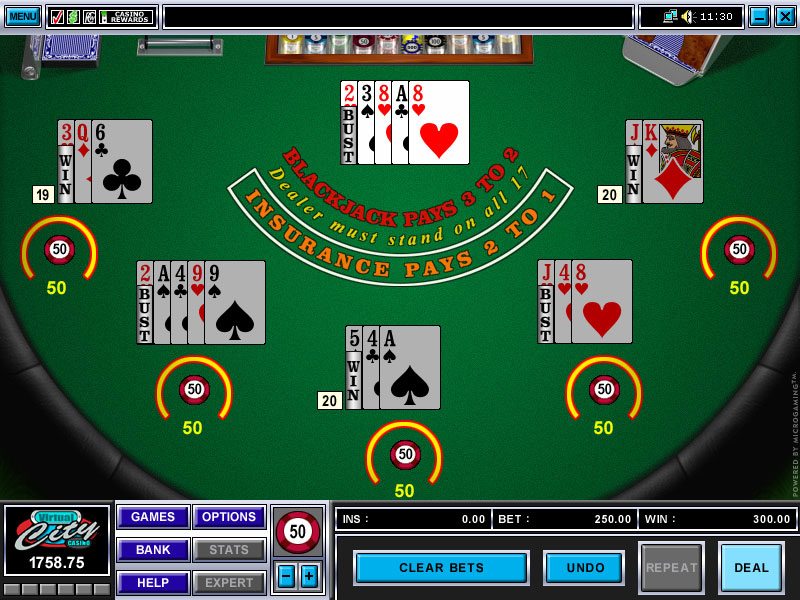The image size is (800, 600).
Task: Open the BANK cashier
Action: pyautogui.click(x=153, y=550)
